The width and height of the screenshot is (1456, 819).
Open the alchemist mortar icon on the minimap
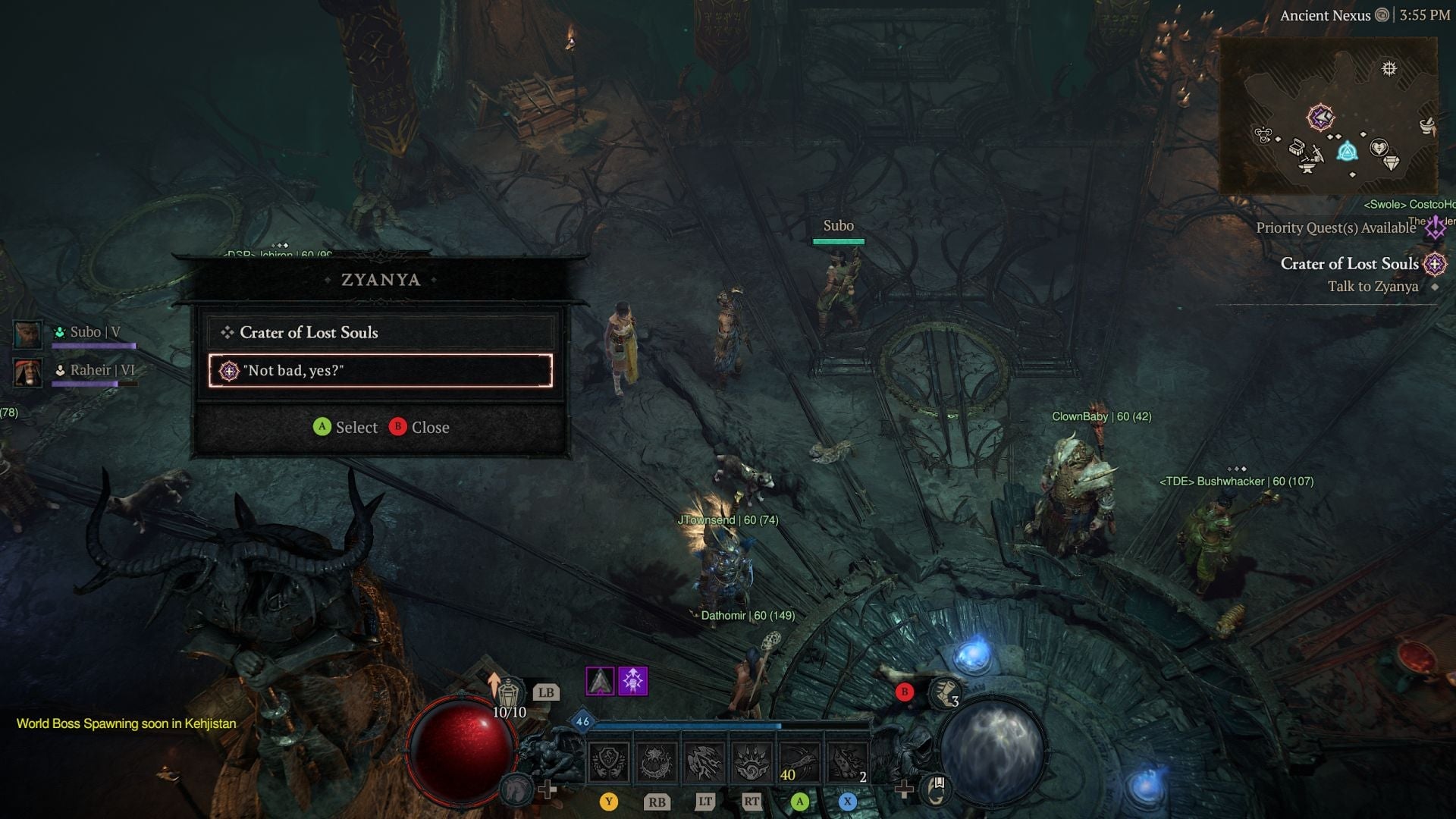1426,125
